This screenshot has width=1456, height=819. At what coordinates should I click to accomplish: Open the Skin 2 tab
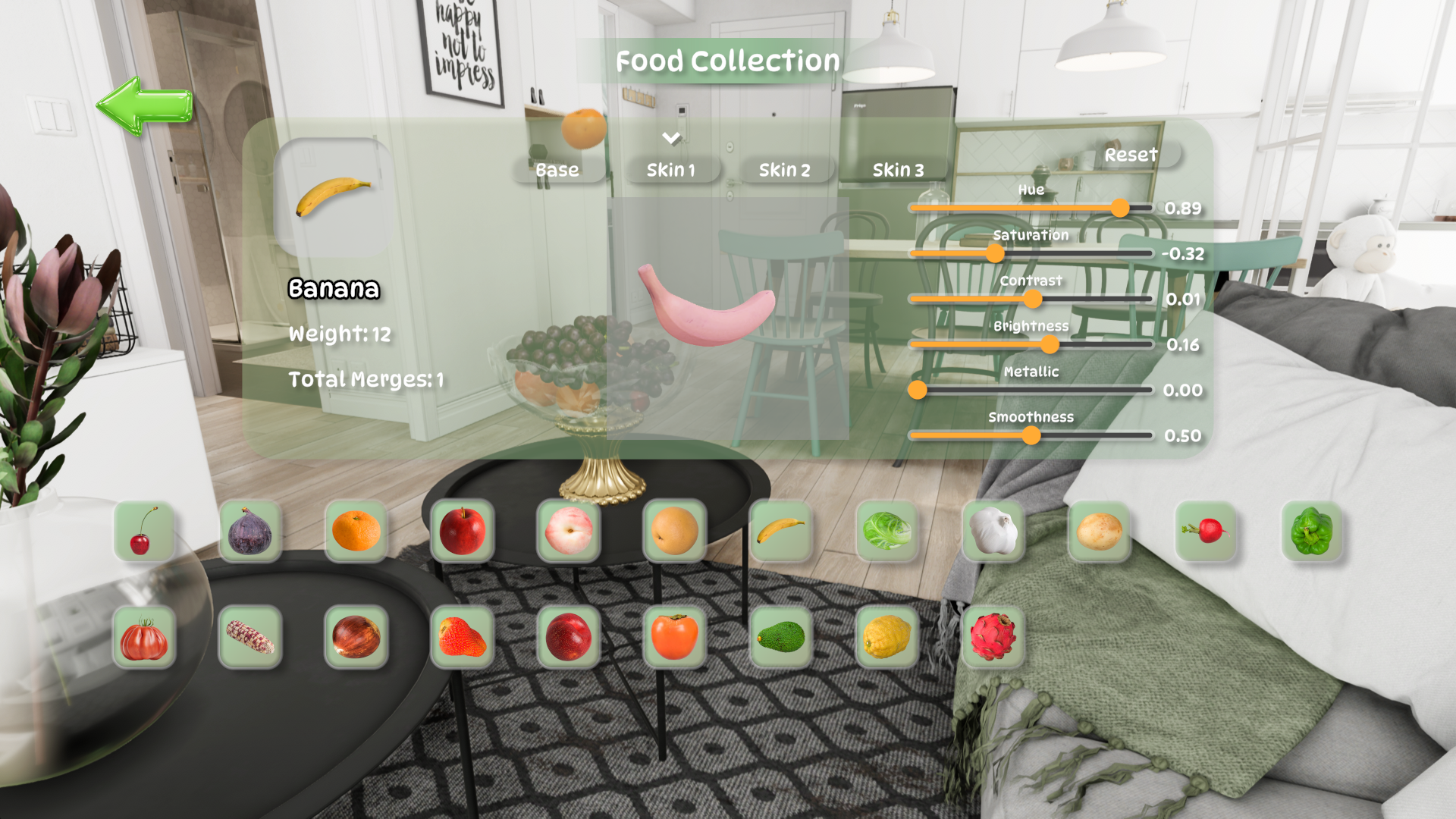tap(786, 170)
